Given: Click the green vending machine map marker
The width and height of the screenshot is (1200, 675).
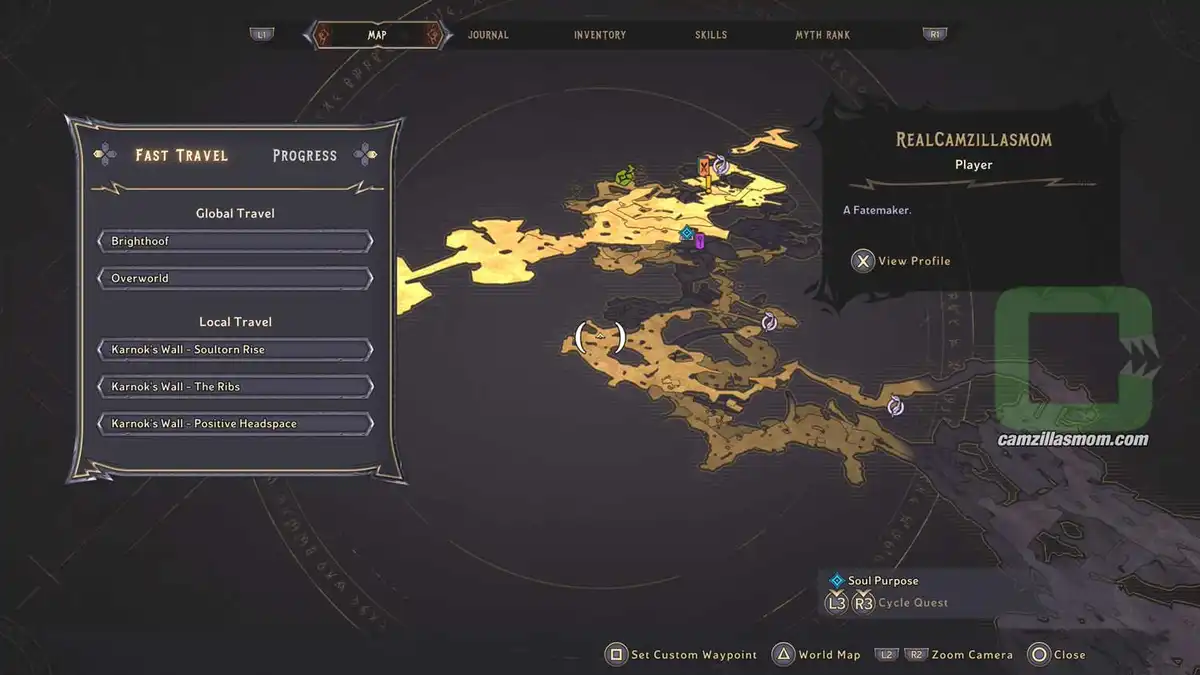Looking at the screenshot, I should pos(625,177).
